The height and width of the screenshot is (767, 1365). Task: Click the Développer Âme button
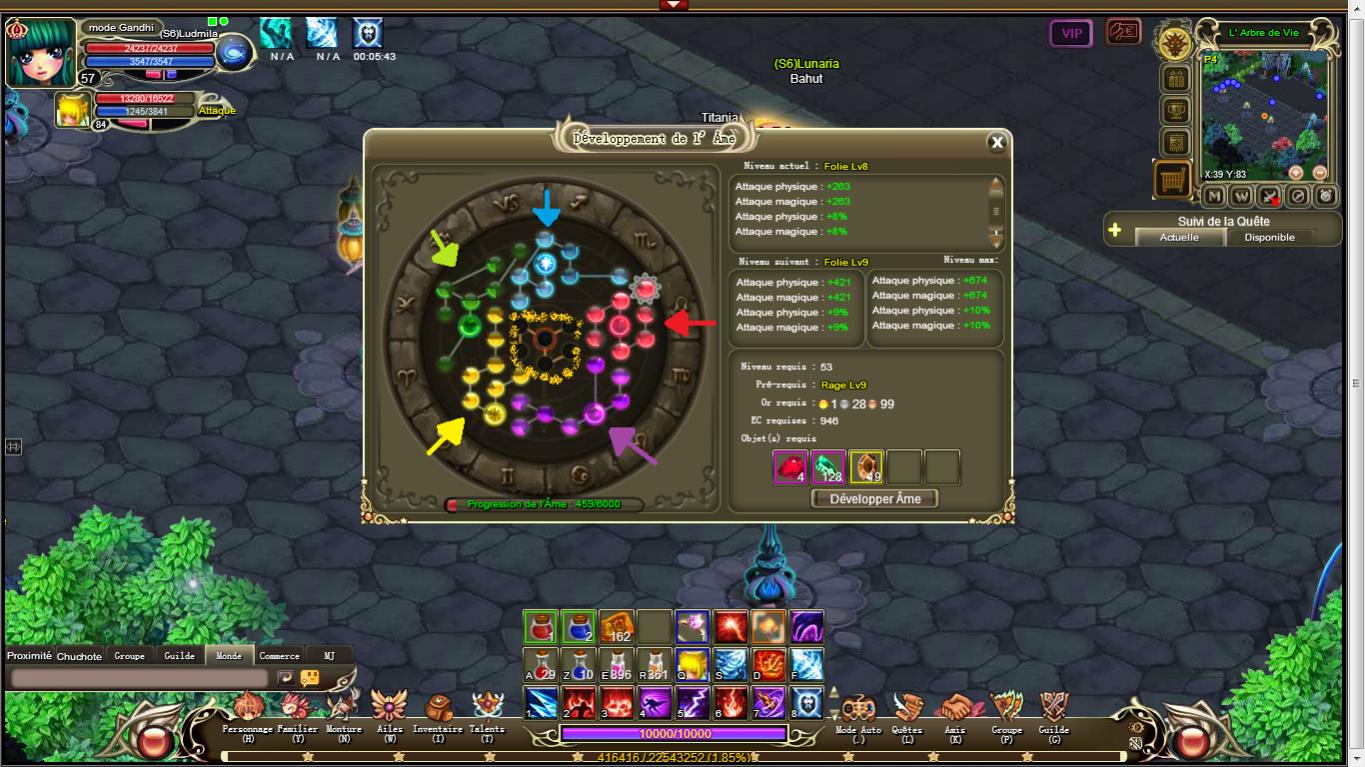pyautogui.click(x=874, y=498)
